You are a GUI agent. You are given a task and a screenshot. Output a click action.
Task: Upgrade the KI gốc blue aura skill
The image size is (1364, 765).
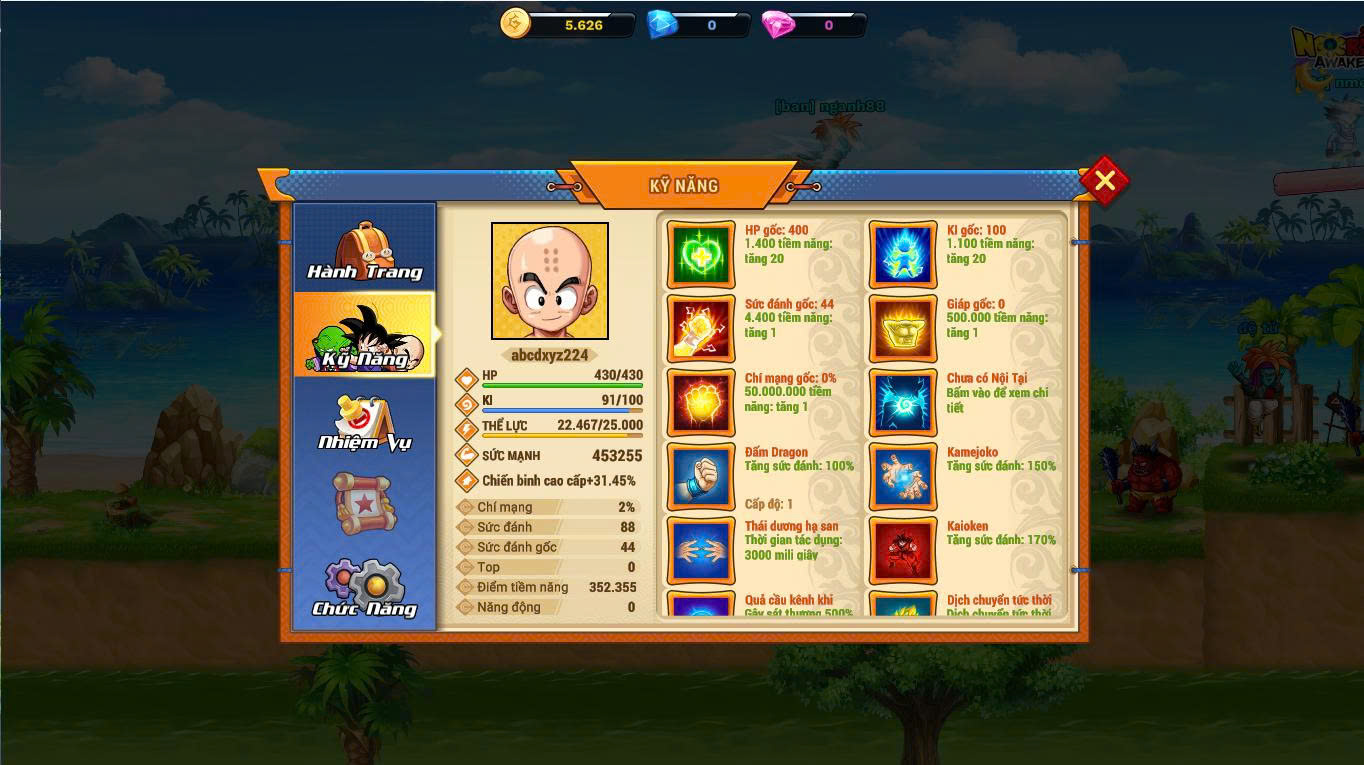click(903, 255)
